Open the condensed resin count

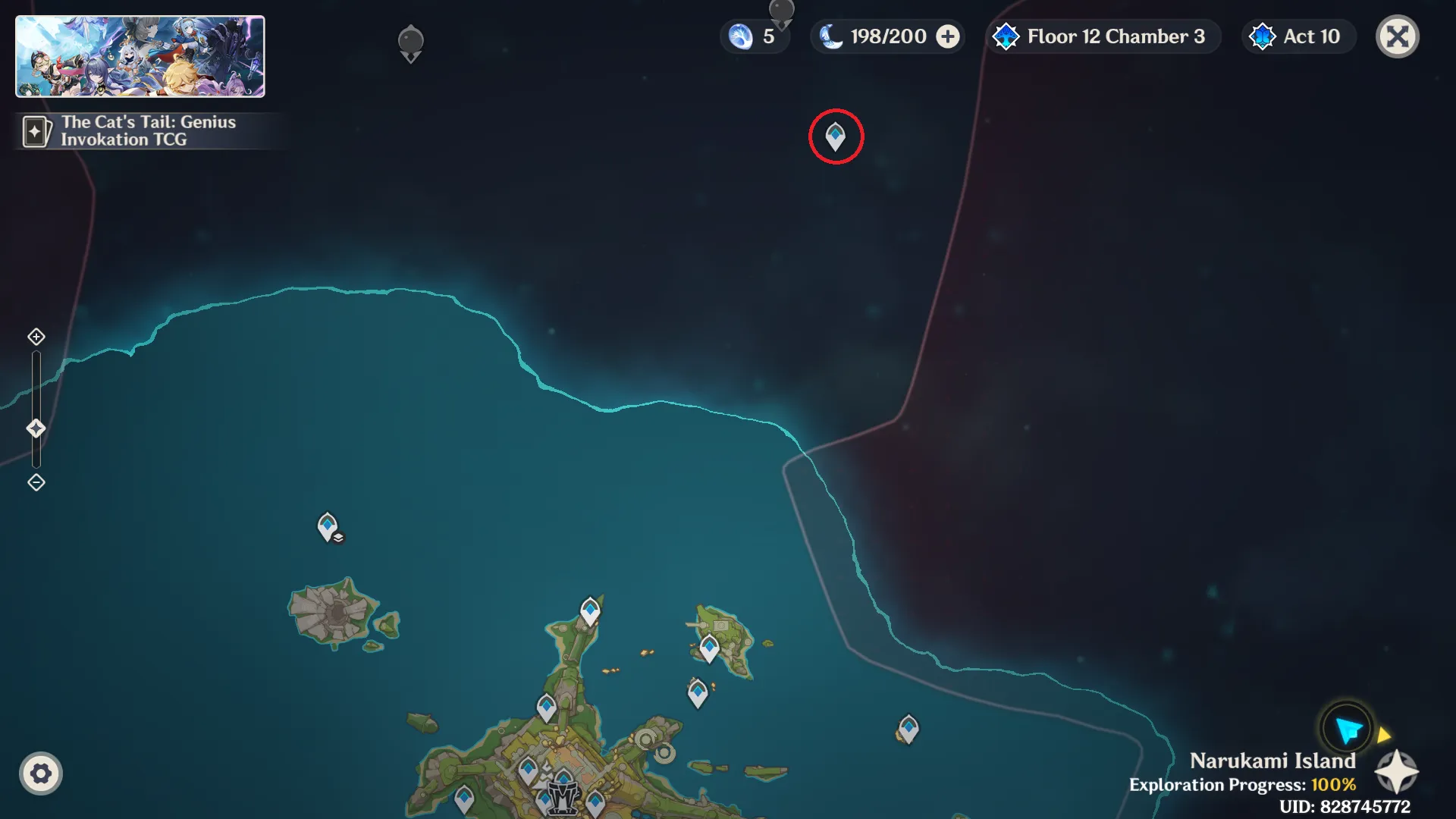[754, 36]
